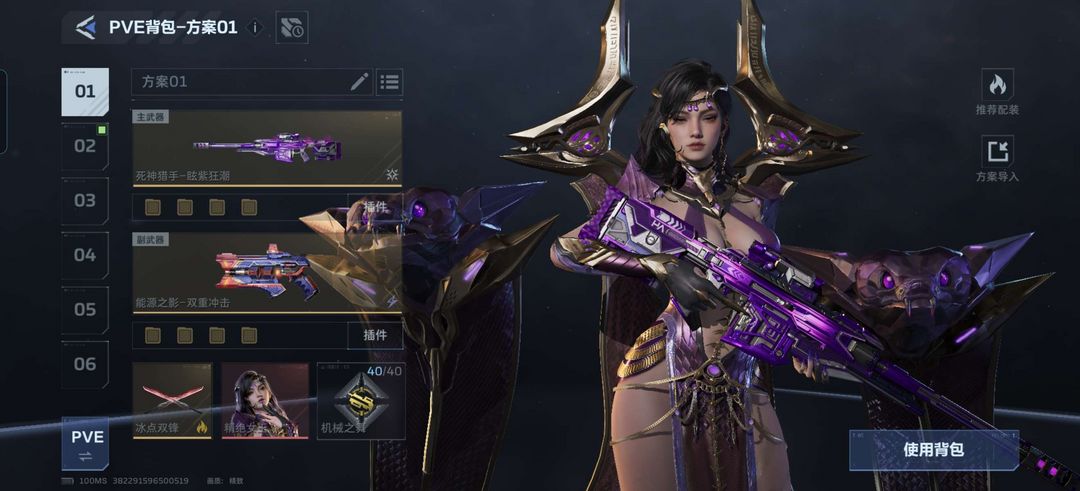Switch to loadout tab 03
The image size is (1080, 491).
click(85, 200)
